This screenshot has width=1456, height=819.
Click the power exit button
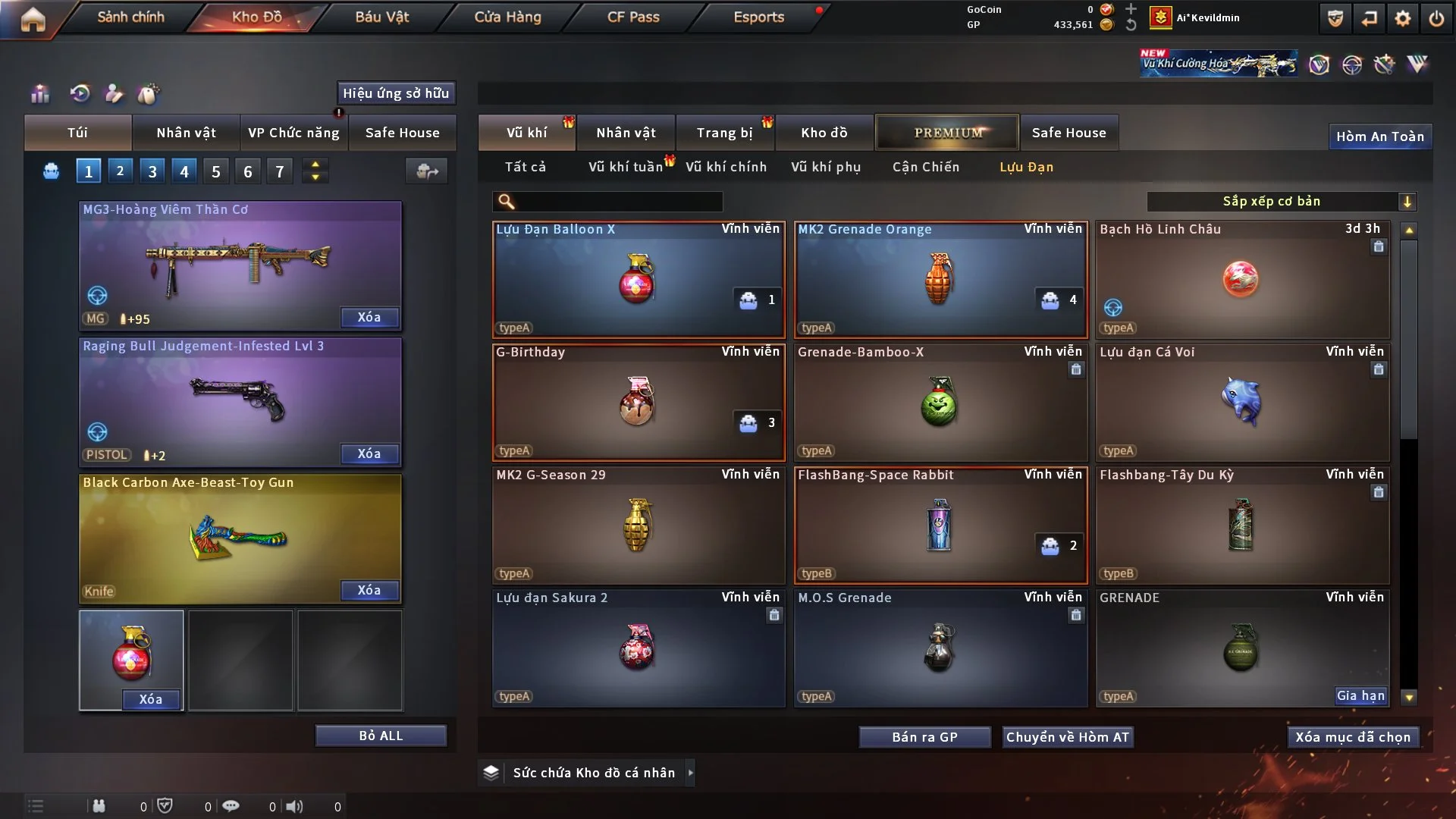pyautogui.click(x=1436, y=18)
